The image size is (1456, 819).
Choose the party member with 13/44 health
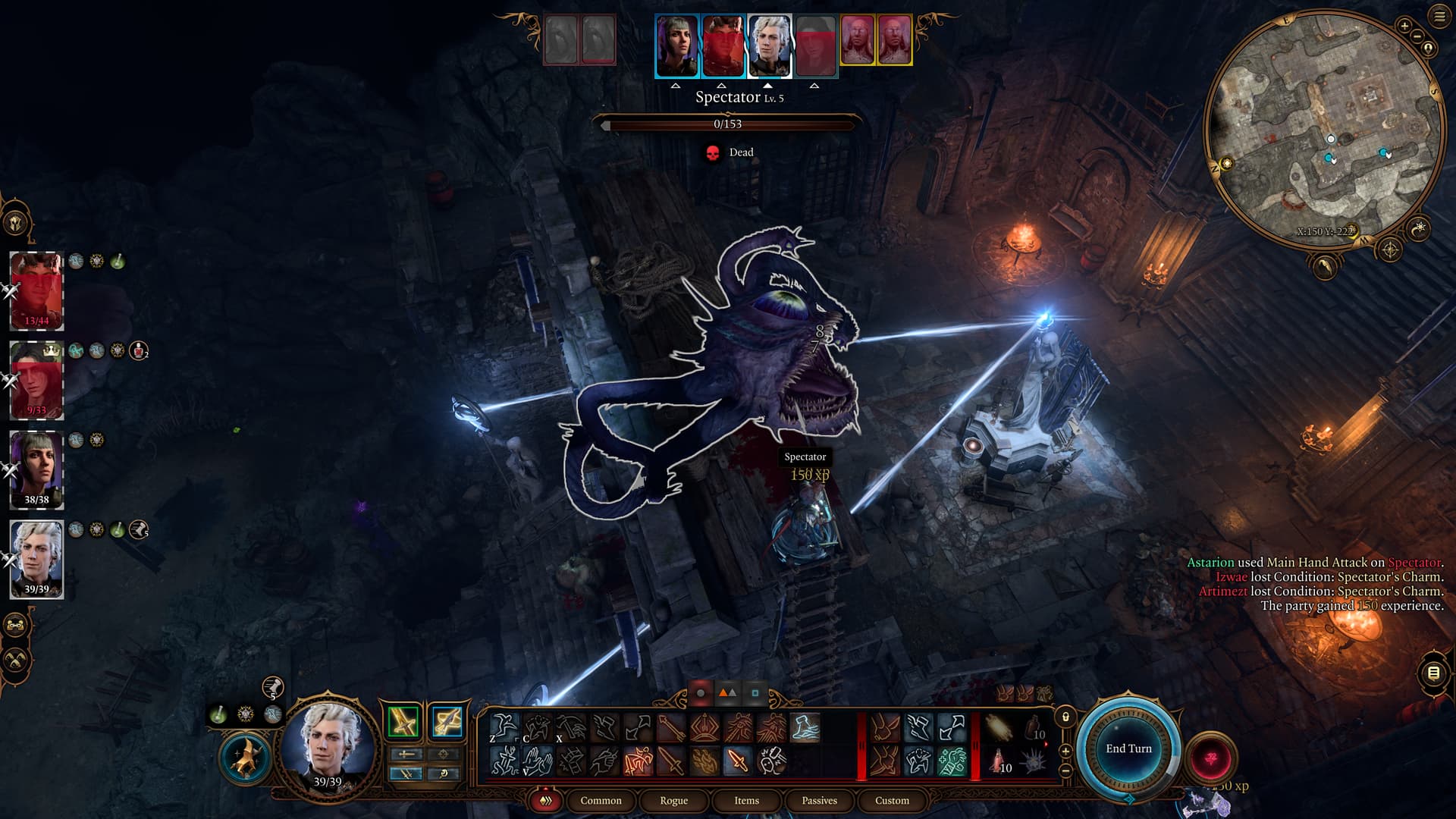(x=36, y=291)
